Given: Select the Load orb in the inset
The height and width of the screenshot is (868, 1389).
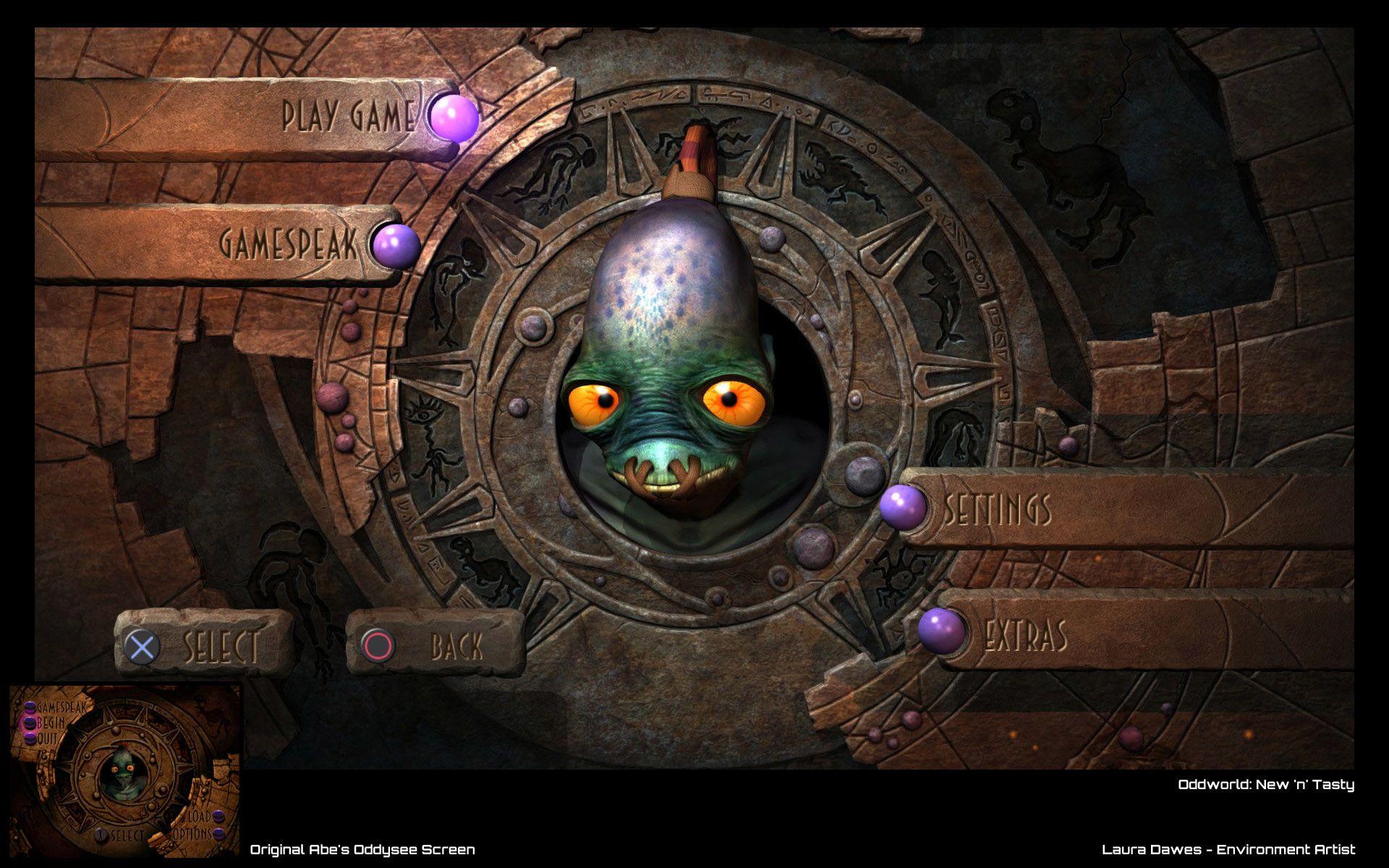Looking at the screenshot, I should click(217, 817).
